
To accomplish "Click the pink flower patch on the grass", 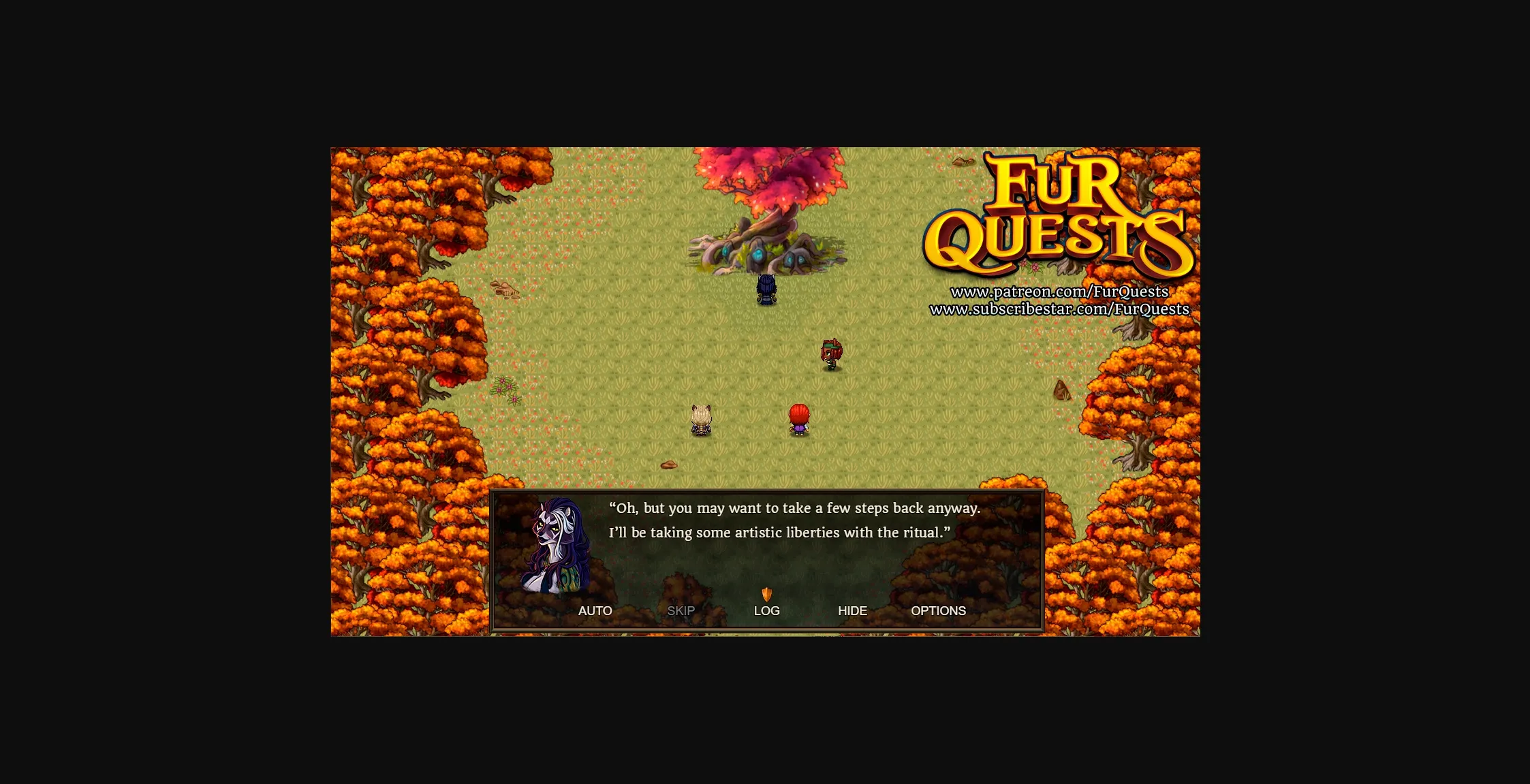I will [x=504, y=388].
